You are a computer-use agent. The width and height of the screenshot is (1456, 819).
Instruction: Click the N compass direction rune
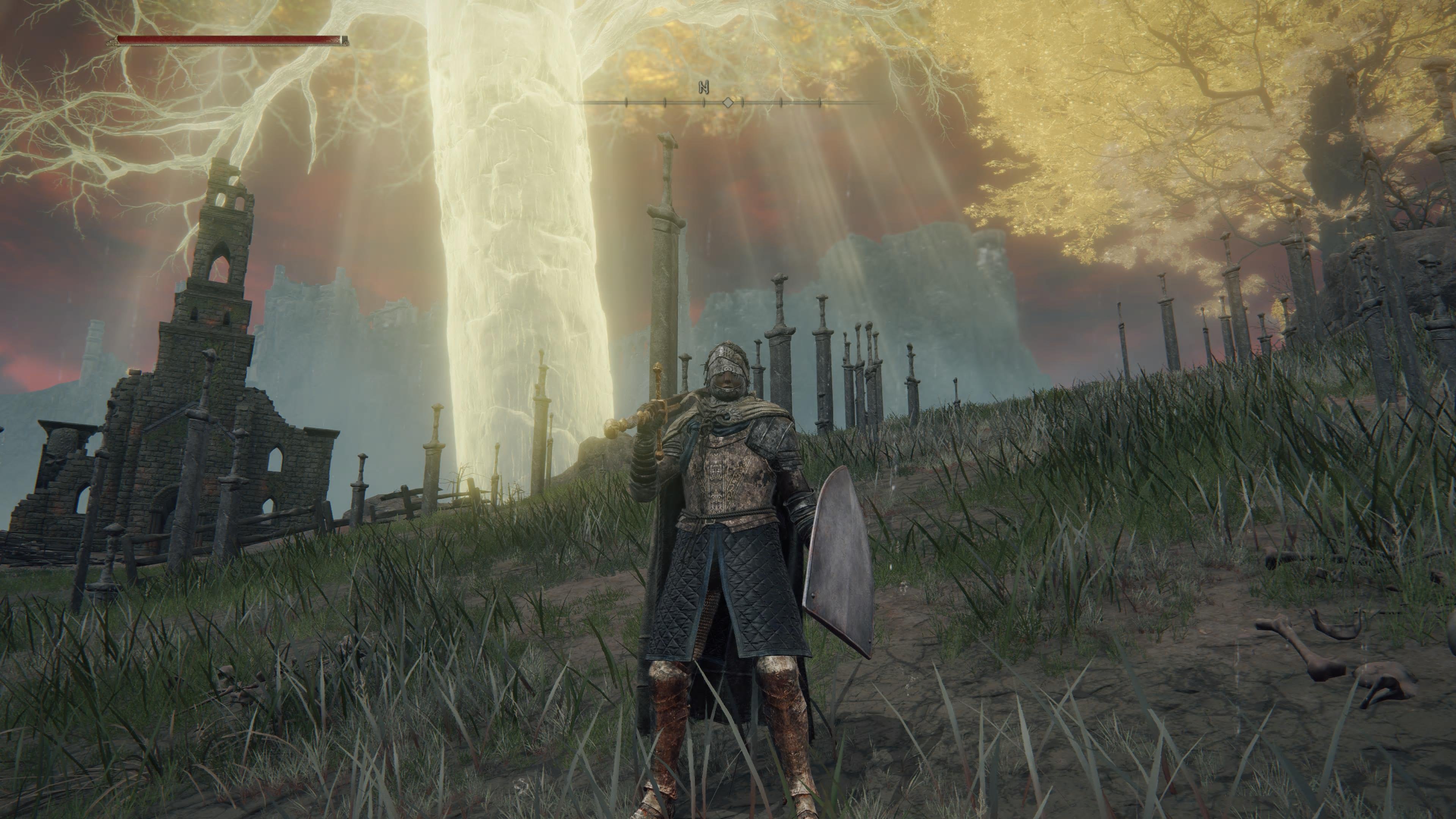point(704,88)
